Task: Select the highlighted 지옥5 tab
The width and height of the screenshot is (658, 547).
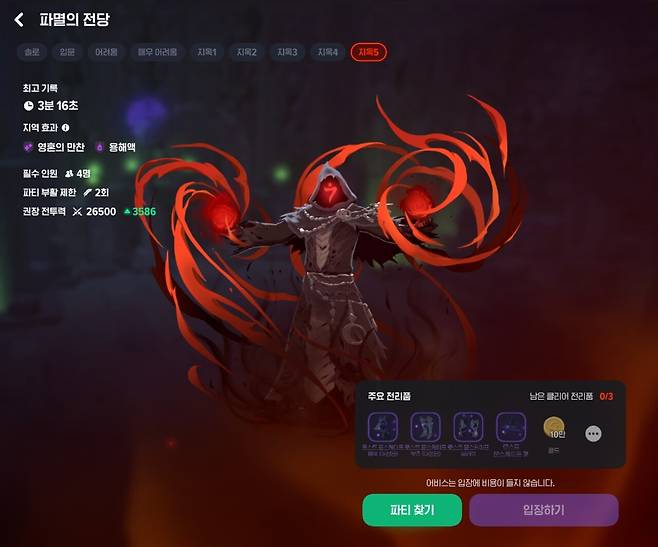Action: (369, 52)
